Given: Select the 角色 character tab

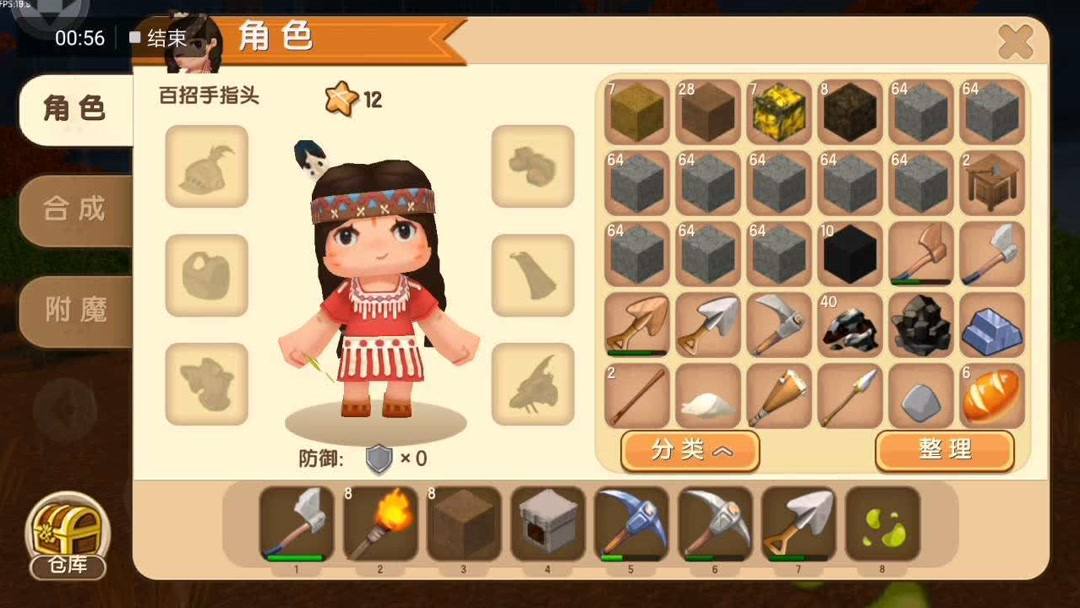Looking at the screenshot, I should (x=74, y=108).
